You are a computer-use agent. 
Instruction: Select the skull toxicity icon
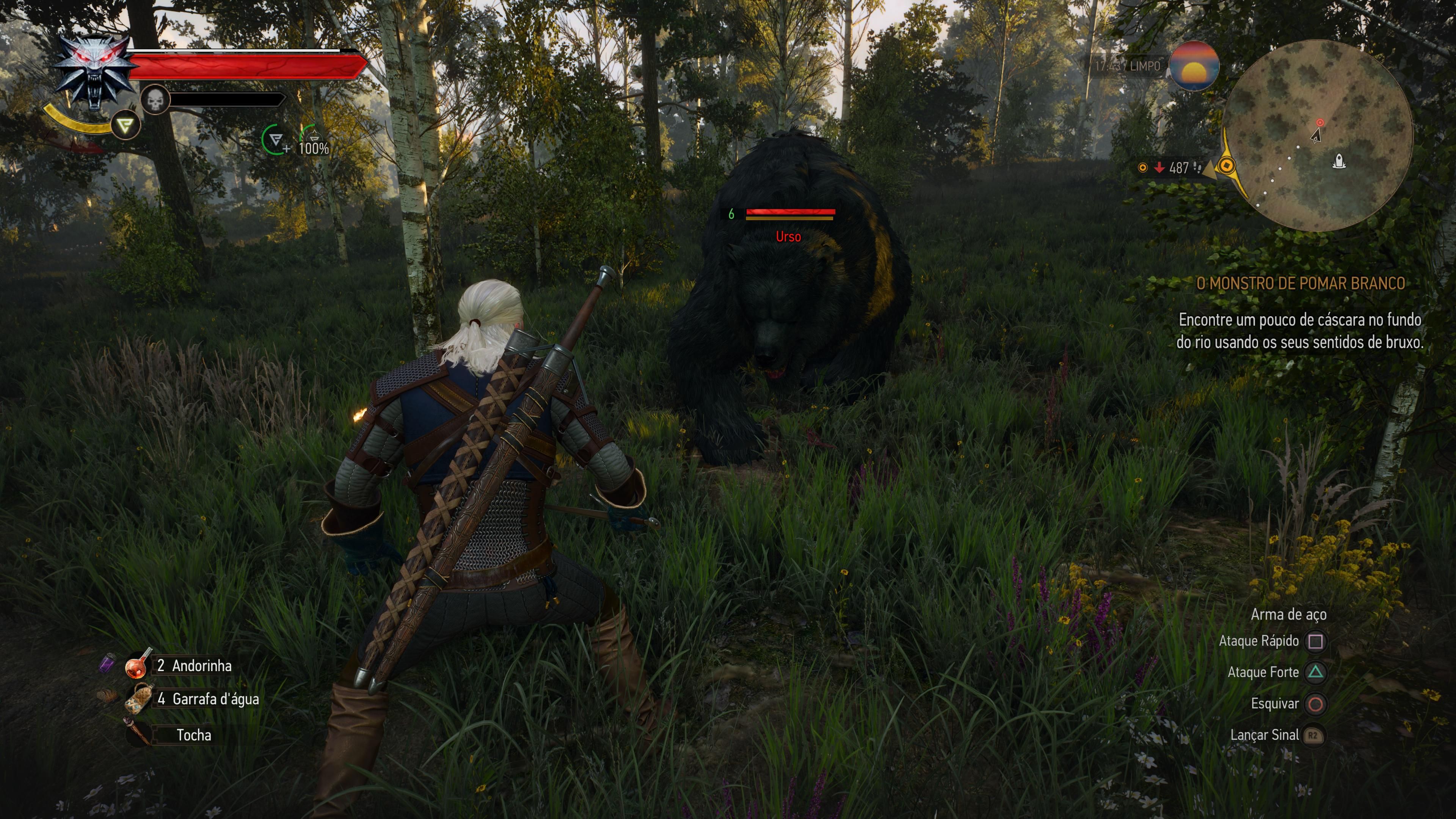[x=155, y=100]
